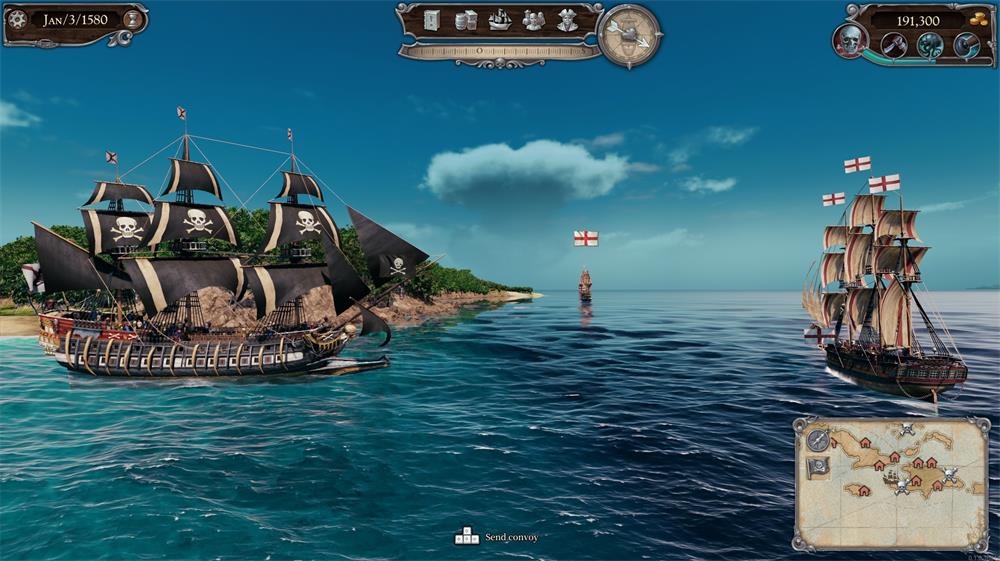Activate the cutlass sword ability
This screenshot has height=561, width=1000.
[894, 44]
